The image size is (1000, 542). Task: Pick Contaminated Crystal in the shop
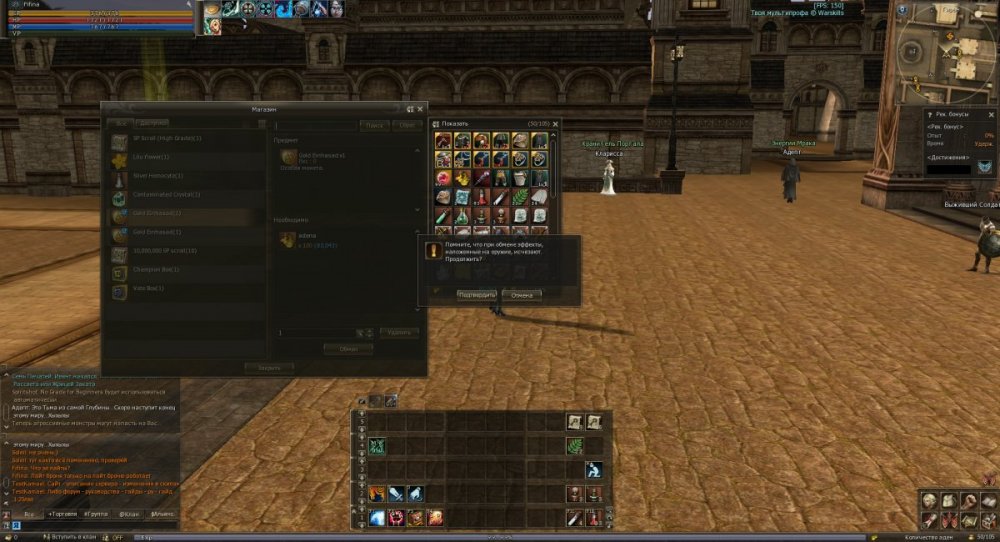[165, 195]
